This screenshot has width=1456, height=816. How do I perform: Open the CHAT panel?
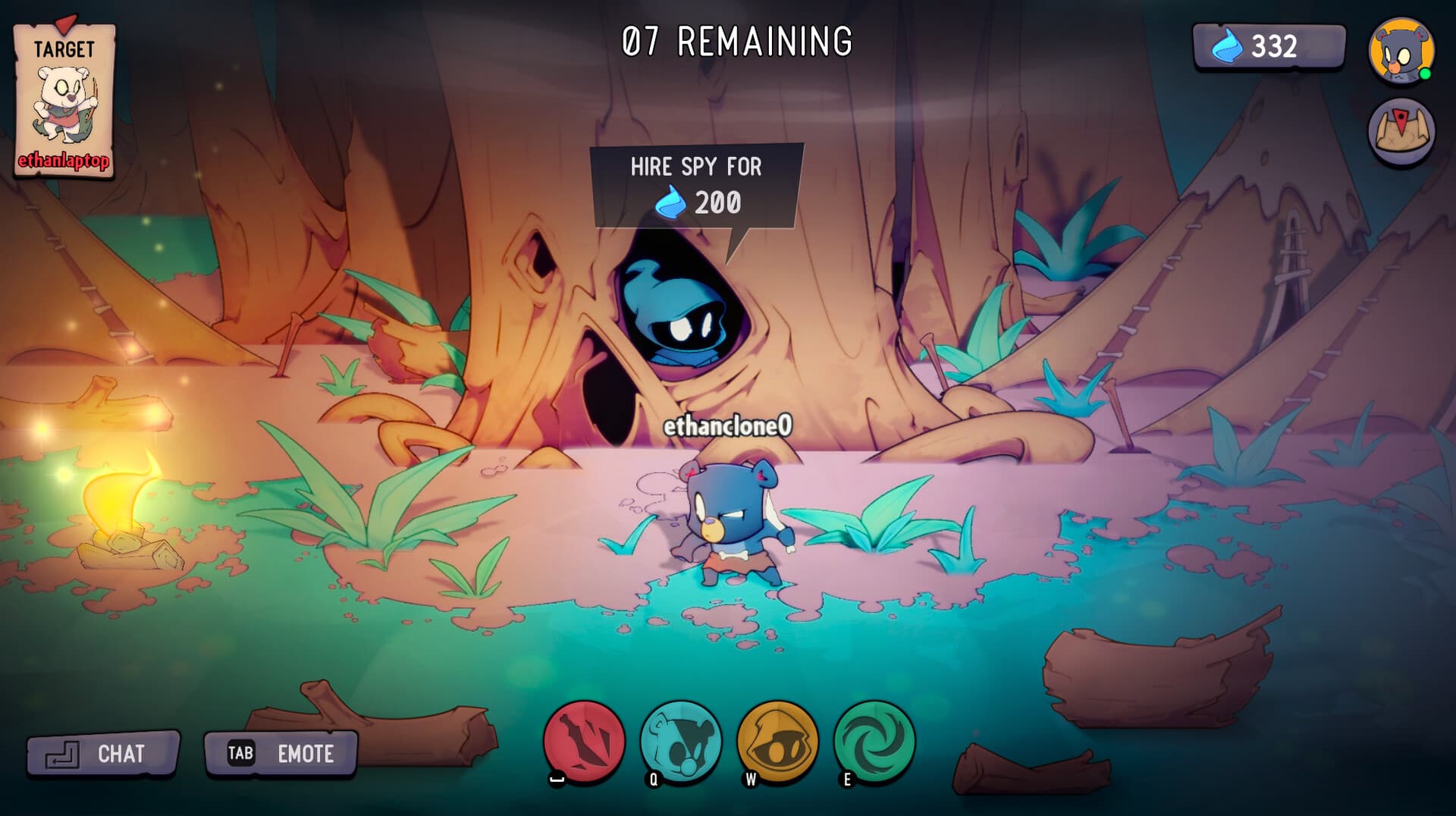tap(102, 753)
